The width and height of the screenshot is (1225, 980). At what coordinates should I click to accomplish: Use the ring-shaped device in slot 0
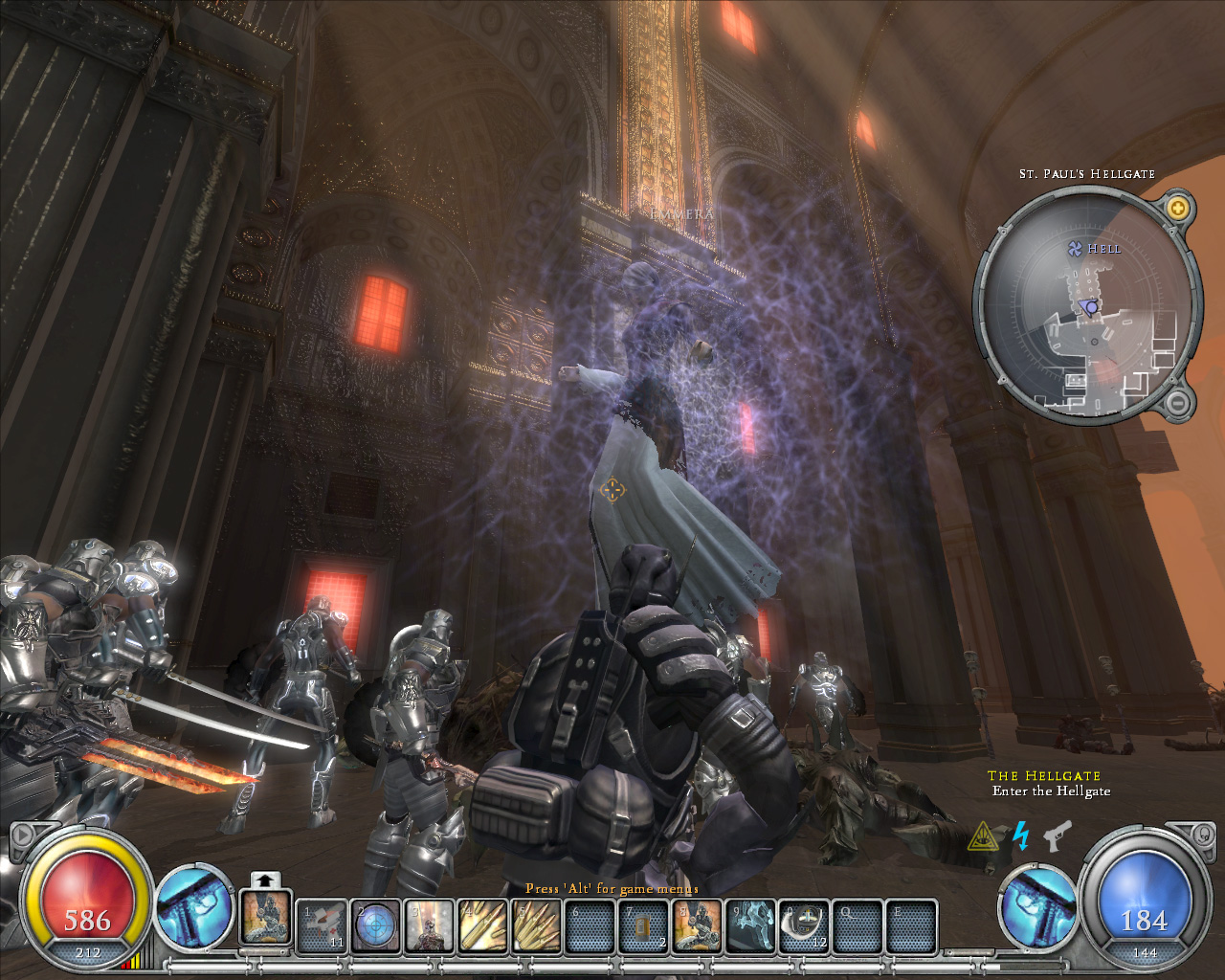tap(805, 926)
